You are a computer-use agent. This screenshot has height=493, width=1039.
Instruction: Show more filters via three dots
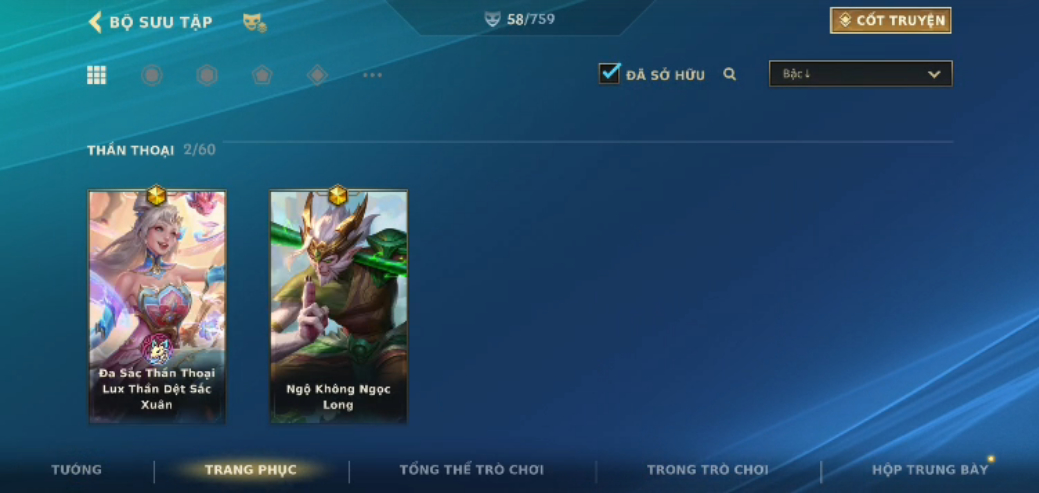point(372,75)
